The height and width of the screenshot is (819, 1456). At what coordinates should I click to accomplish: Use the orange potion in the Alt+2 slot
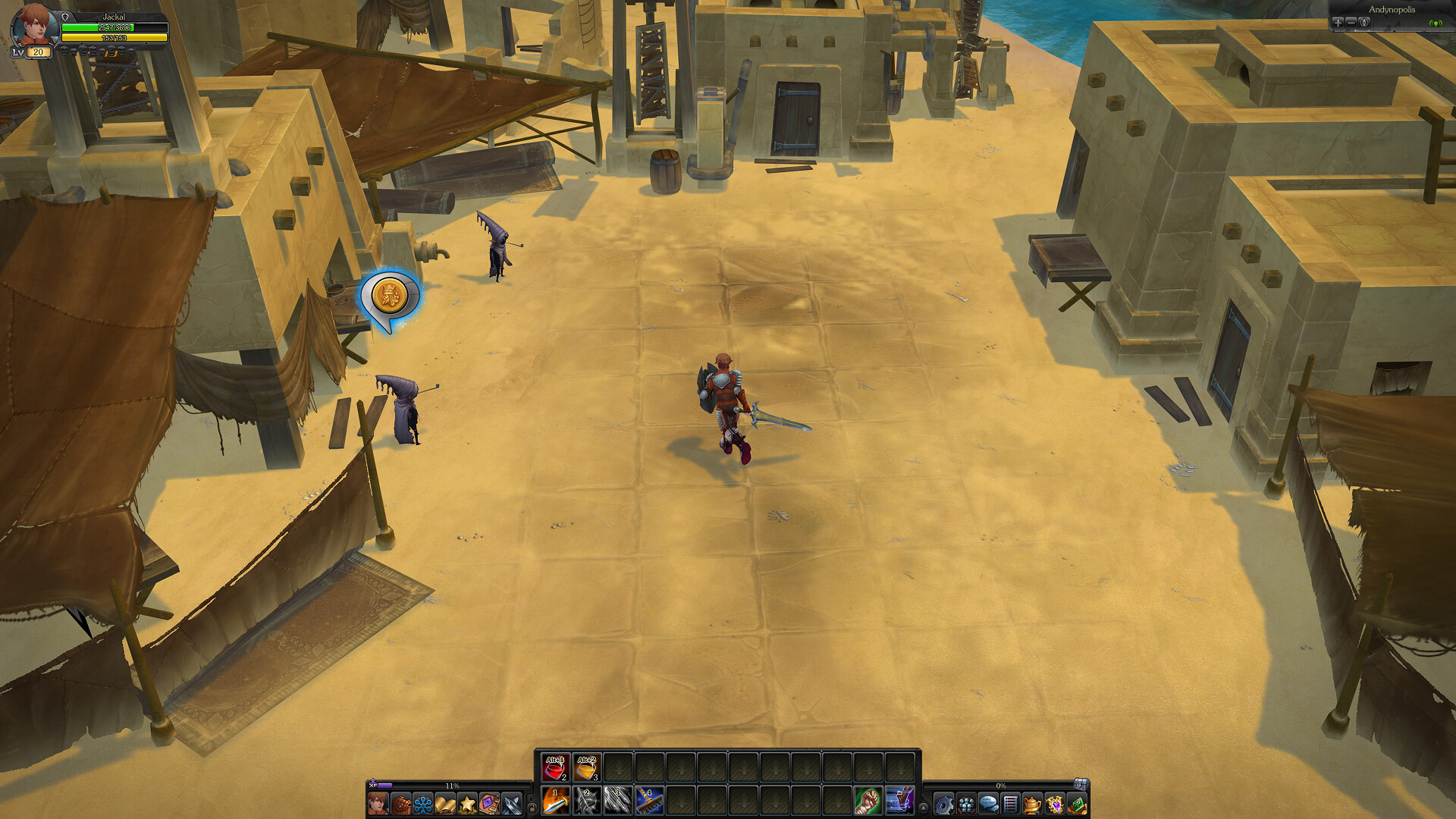pyautogui.click(x=586, y=768)
